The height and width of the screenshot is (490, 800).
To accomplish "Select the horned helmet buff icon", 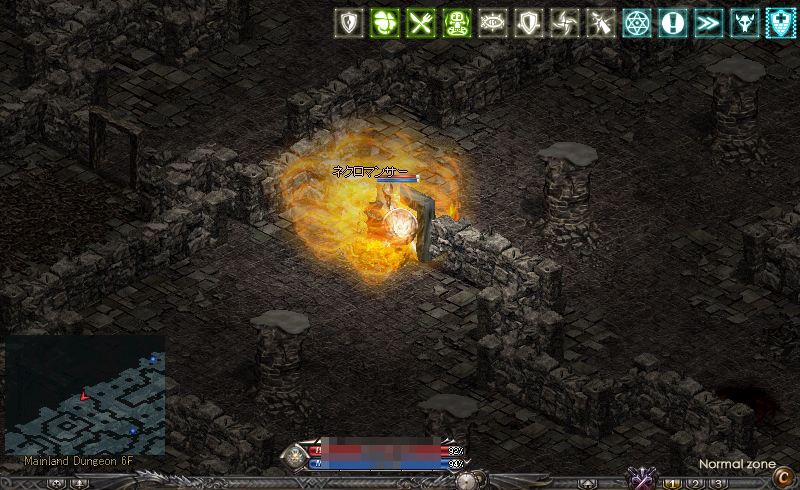I will [743, 24].
